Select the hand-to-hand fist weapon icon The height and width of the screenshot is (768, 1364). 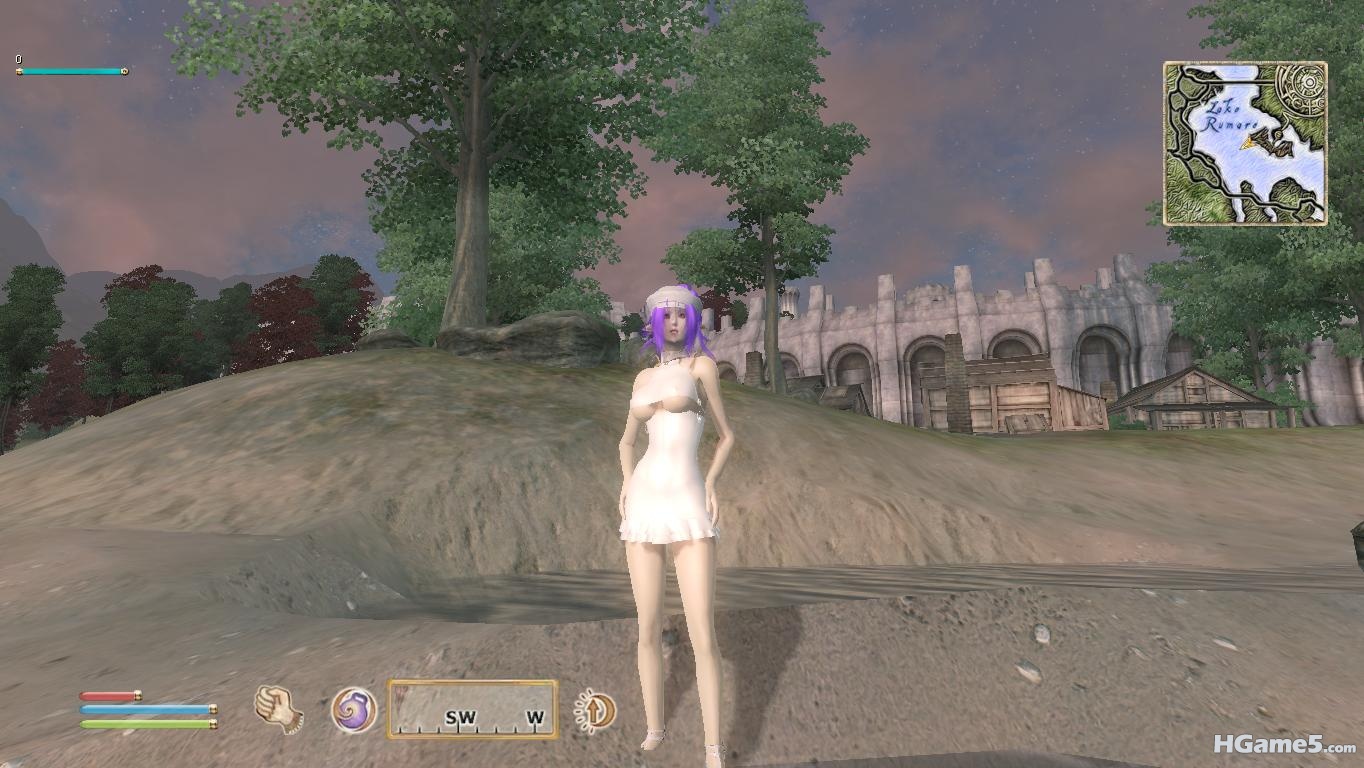278,709
